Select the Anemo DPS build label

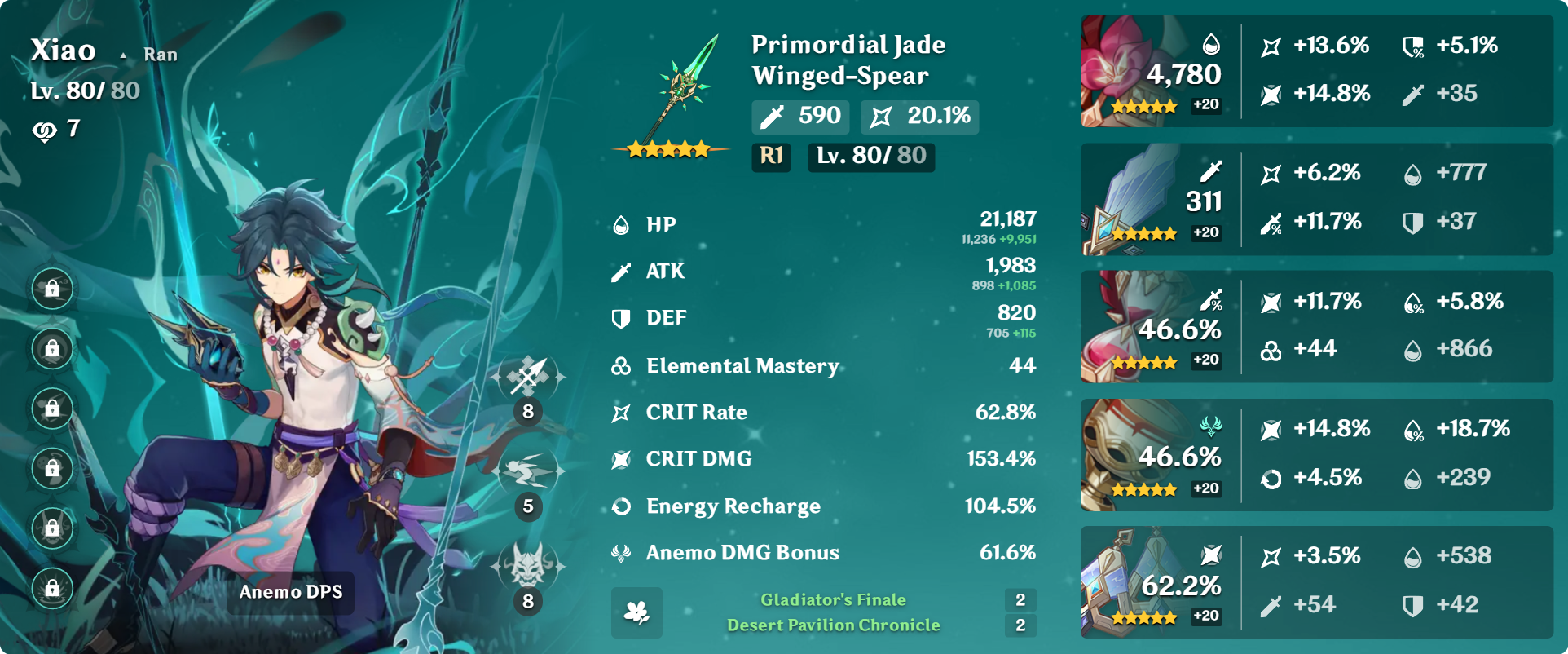291,592
